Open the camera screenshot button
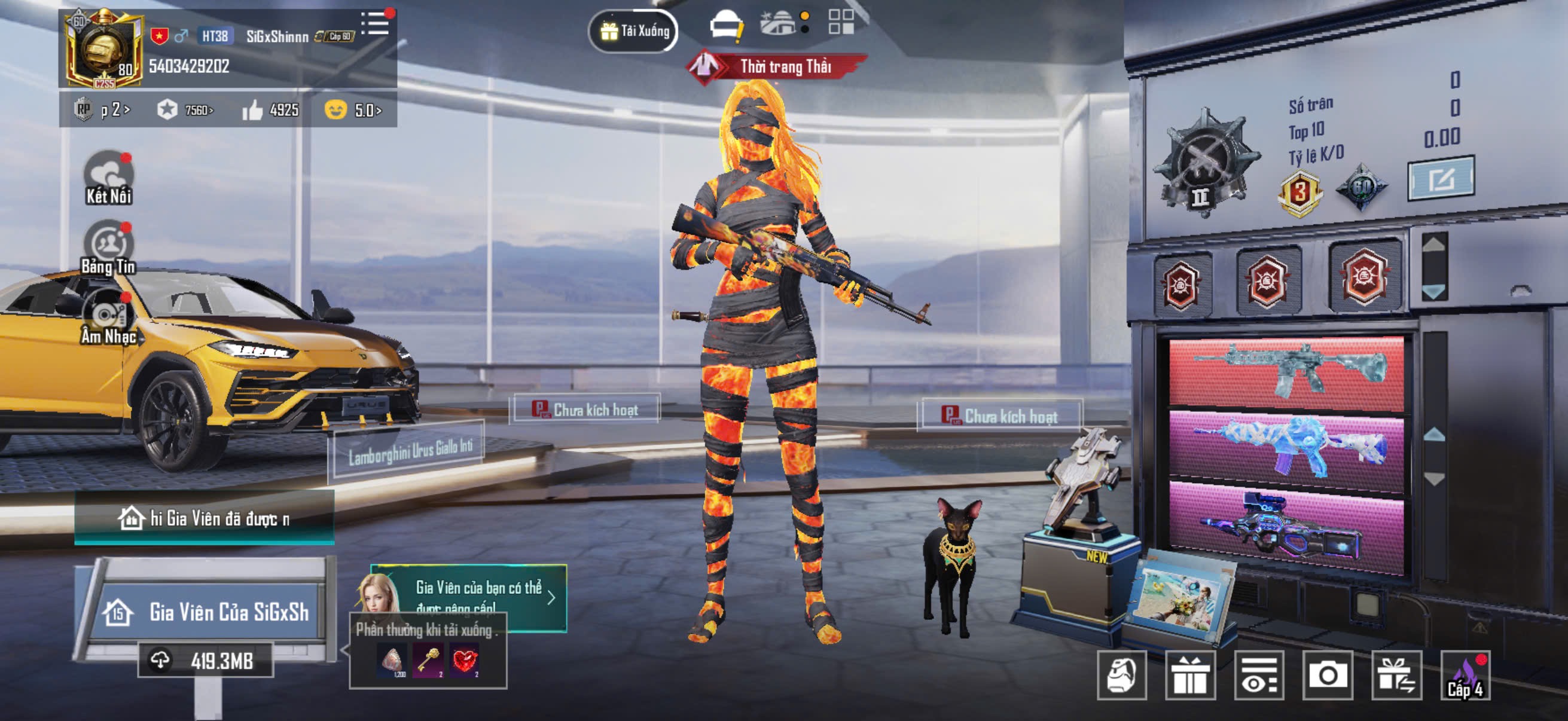The height and width of the screenshot is (721, 1568). [1328, 675]
